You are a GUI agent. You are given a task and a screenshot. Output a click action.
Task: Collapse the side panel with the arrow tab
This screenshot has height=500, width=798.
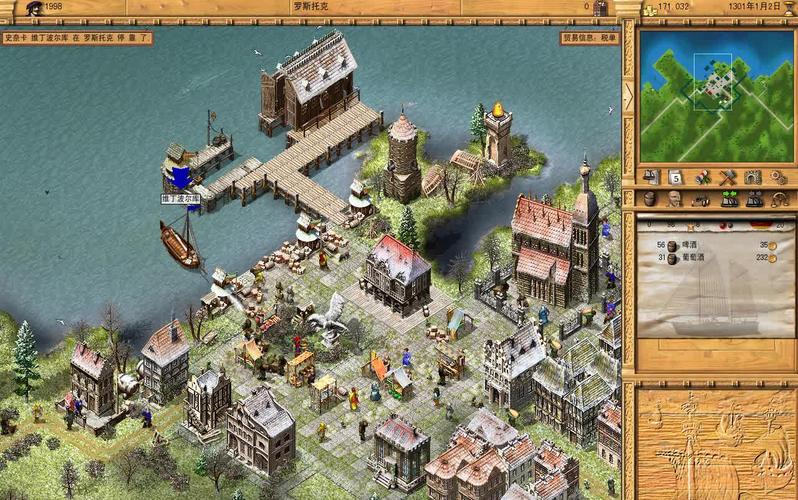pyautogui.click(x=628, y=96)
